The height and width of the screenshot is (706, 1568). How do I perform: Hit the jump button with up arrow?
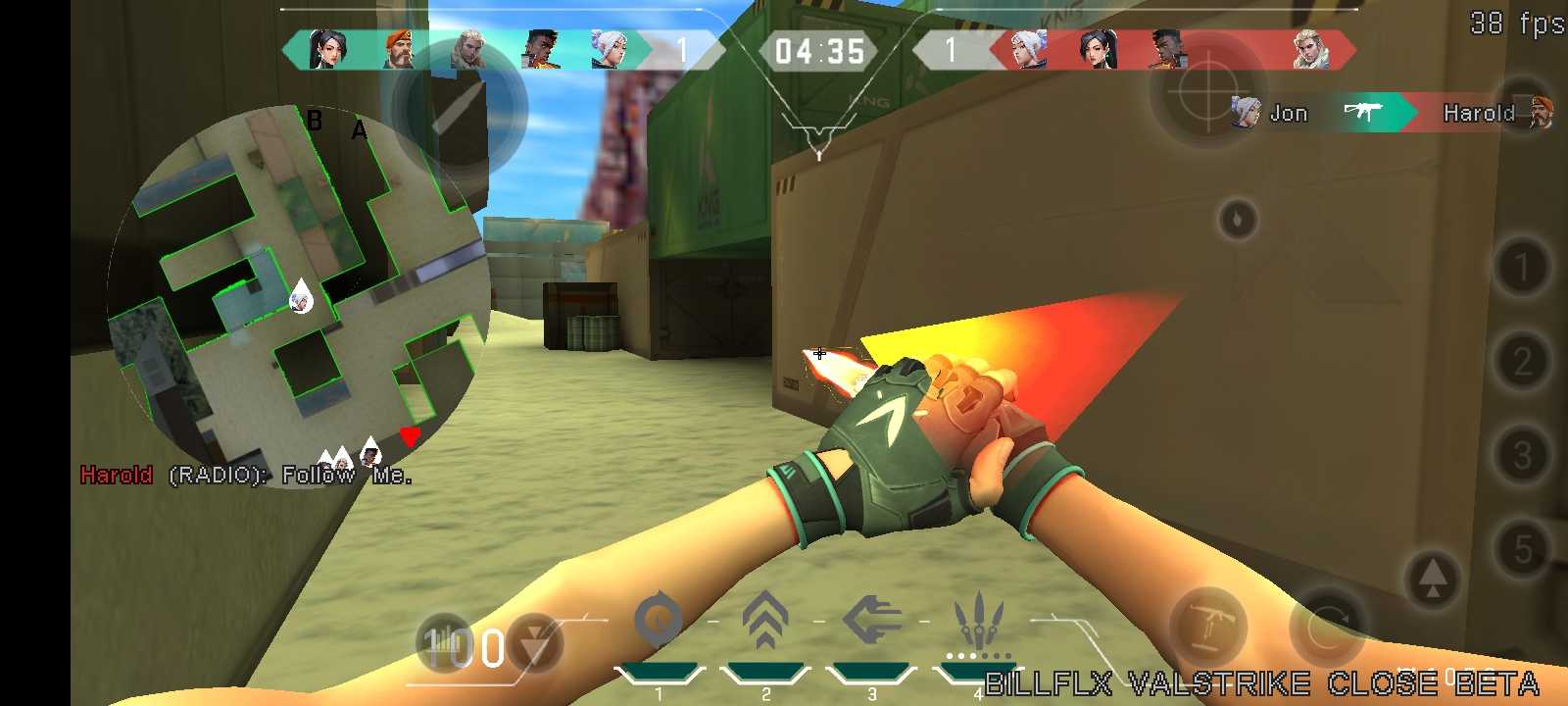tap(1432, 579)
